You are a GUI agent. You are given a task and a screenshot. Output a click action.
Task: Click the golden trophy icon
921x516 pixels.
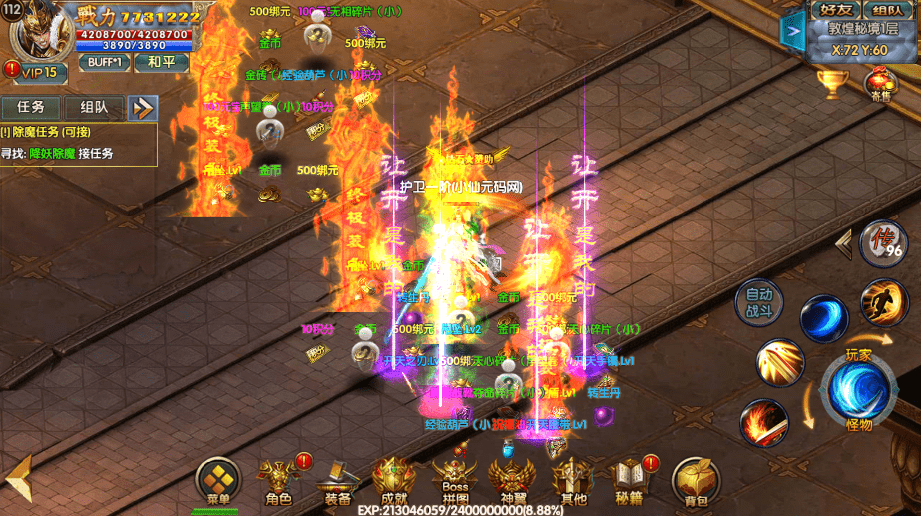832,83
